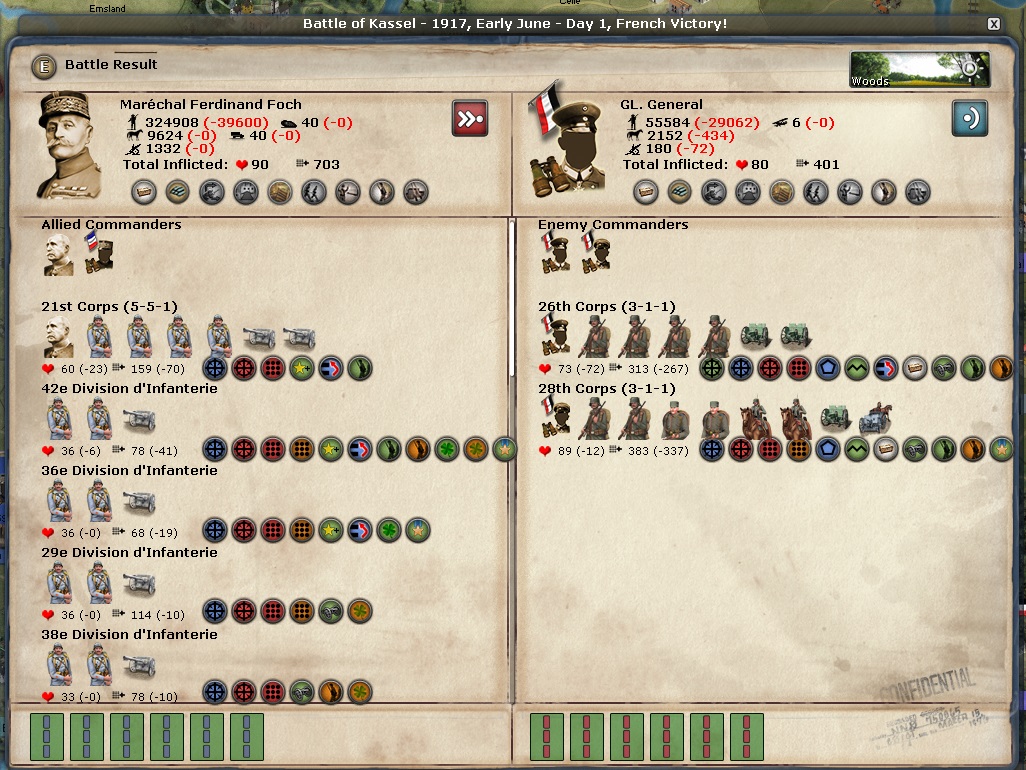Image resolution: width=1026 pixels, height=770 pixels.
Task: Select the 29e Division d'Infanterie entry
Action: click(x=129, y=553)
